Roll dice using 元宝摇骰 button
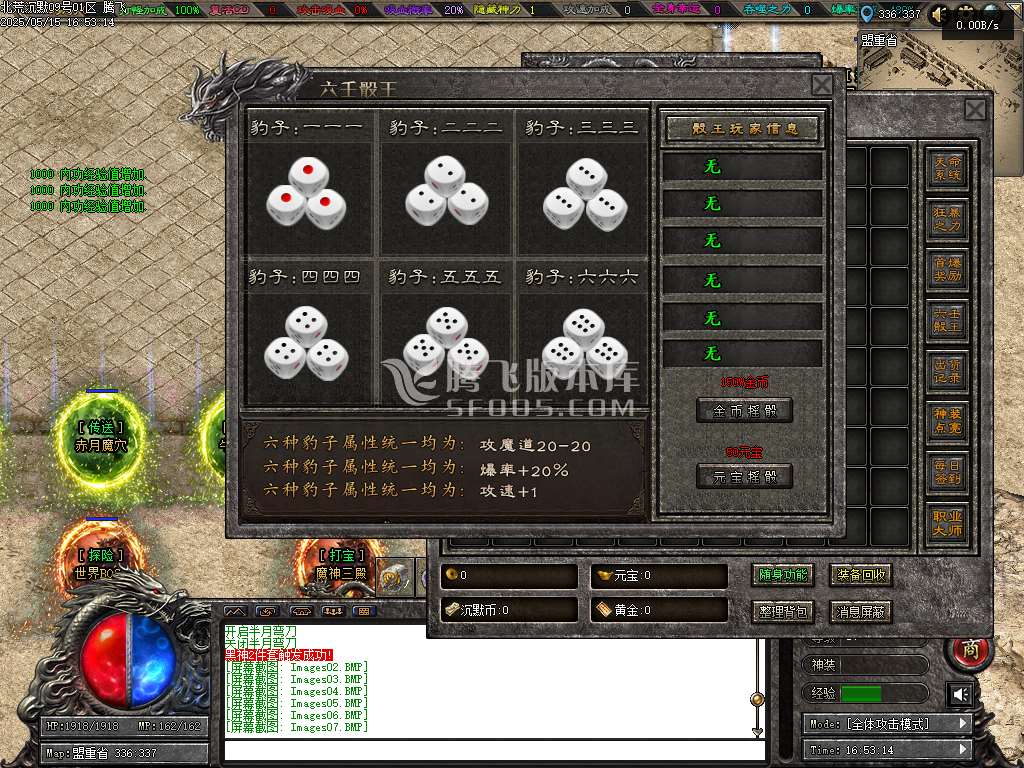This screenshot has height=768, width=1024. click(x=744, y=476)
